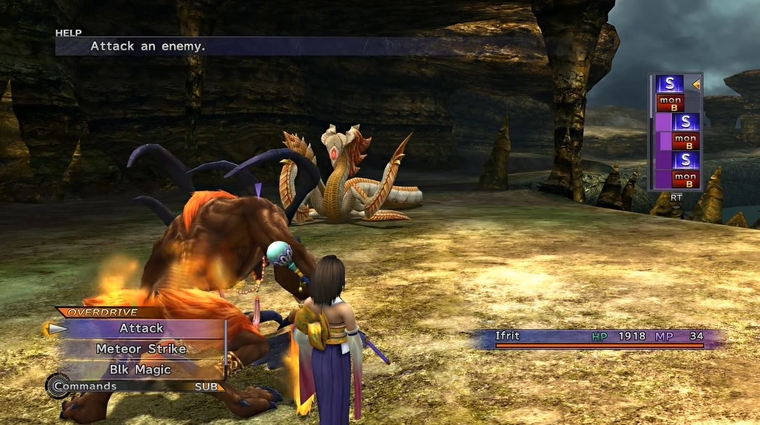
Task: Open the Blk Magic submenu
Action: pos(141,369)
